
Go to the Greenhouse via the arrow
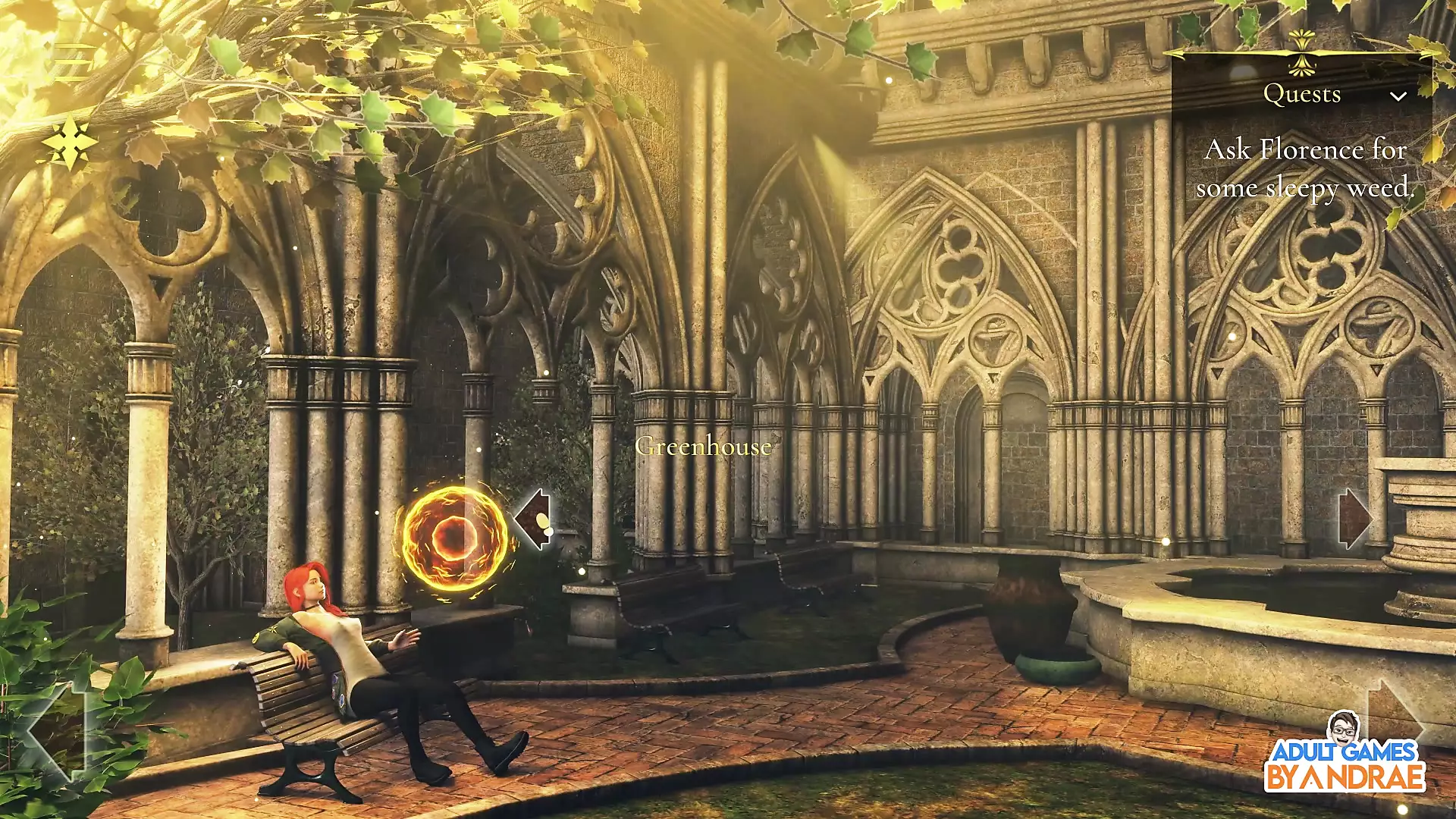(x=534, y=519)
